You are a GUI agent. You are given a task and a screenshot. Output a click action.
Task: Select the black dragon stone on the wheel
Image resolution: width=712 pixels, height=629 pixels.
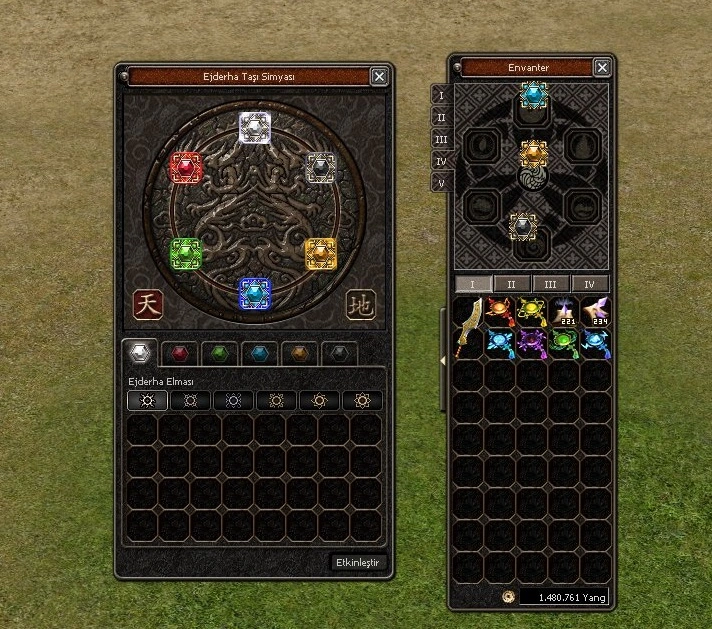(x=320, y=167)
